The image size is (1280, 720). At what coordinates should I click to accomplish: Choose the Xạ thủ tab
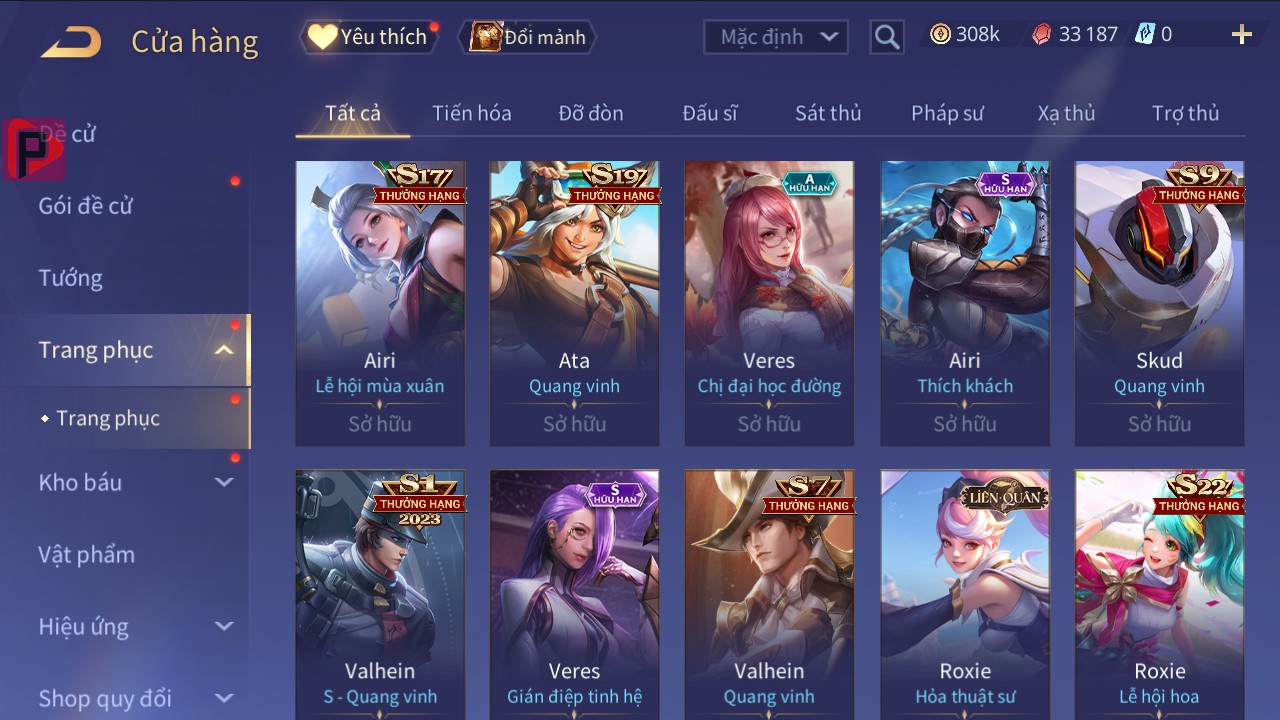[x=1066, y=113]
